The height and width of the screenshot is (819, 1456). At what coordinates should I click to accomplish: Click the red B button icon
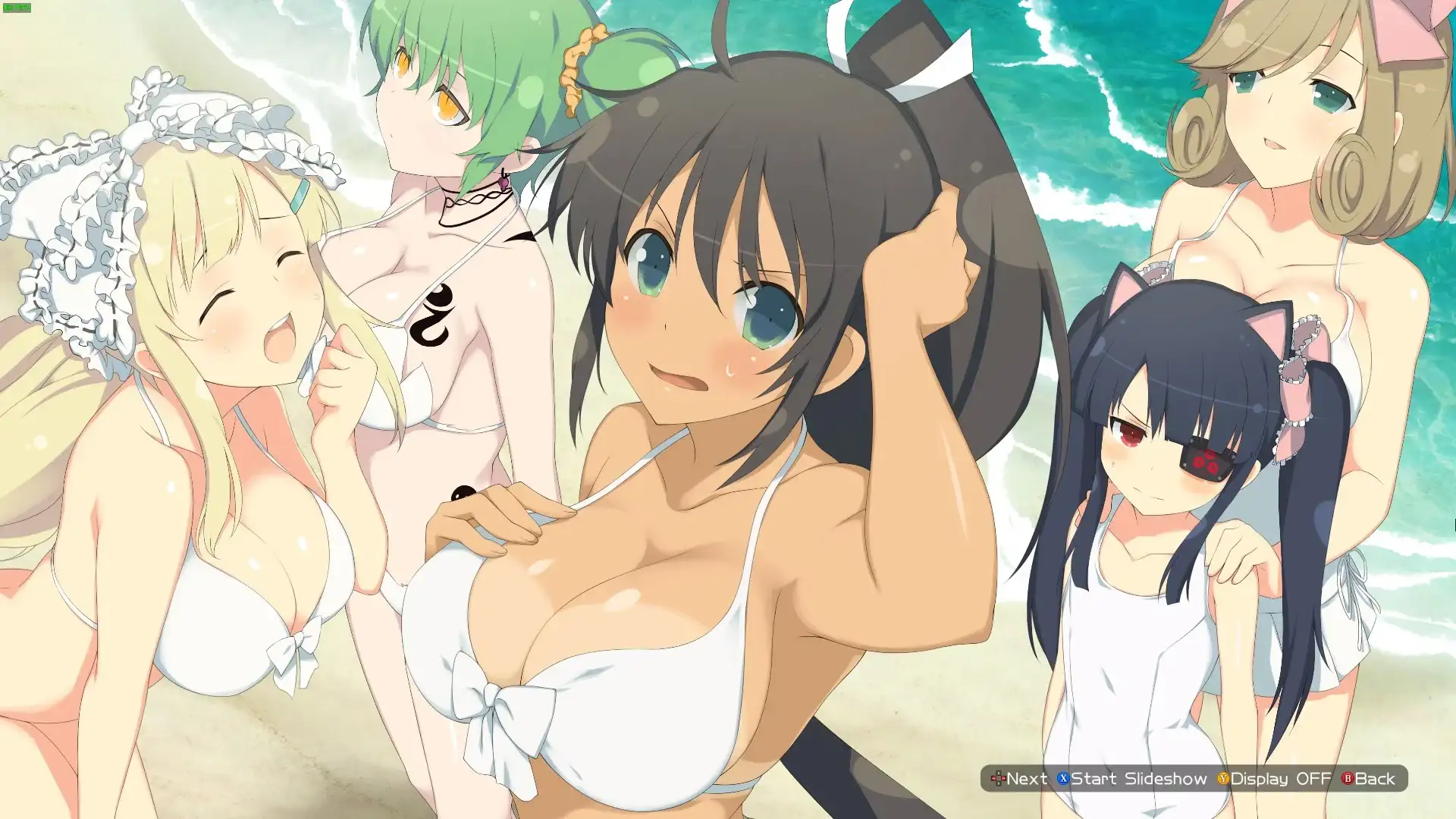coord(1348,779)
